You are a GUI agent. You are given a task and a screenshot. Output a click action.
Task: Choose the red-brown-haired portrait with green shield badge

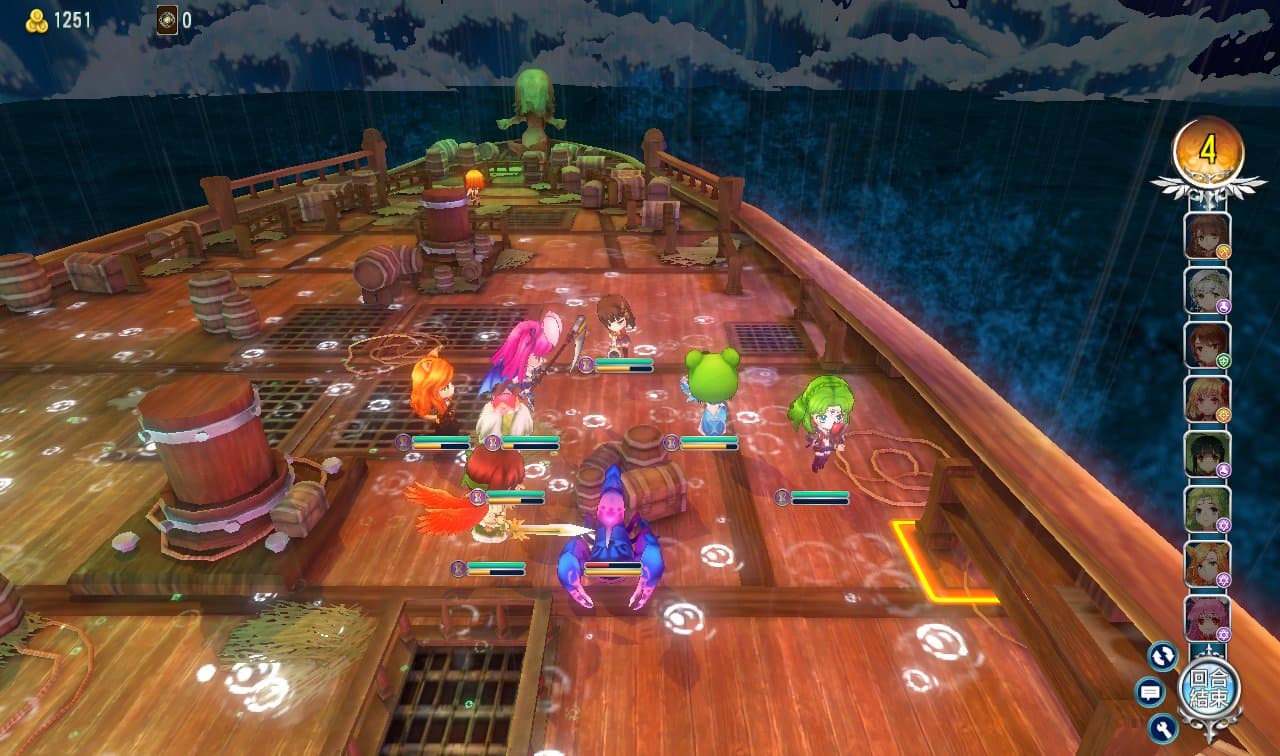[x=1207, y=344]
